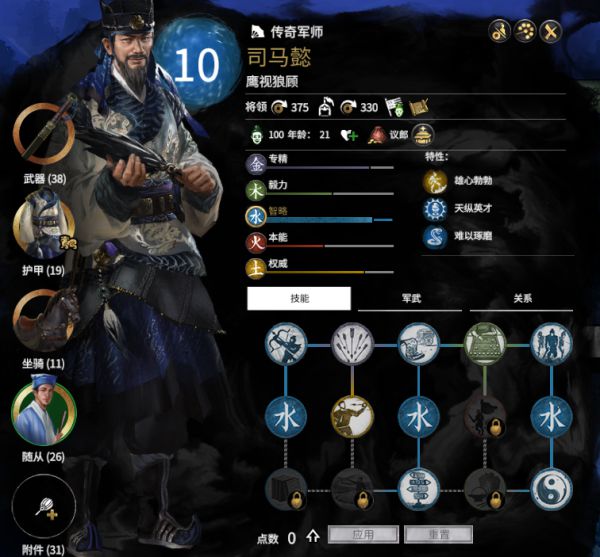Click the 应用 apply button
The height and width of the screenshot is (557, 600).
[x=363, y=535]
